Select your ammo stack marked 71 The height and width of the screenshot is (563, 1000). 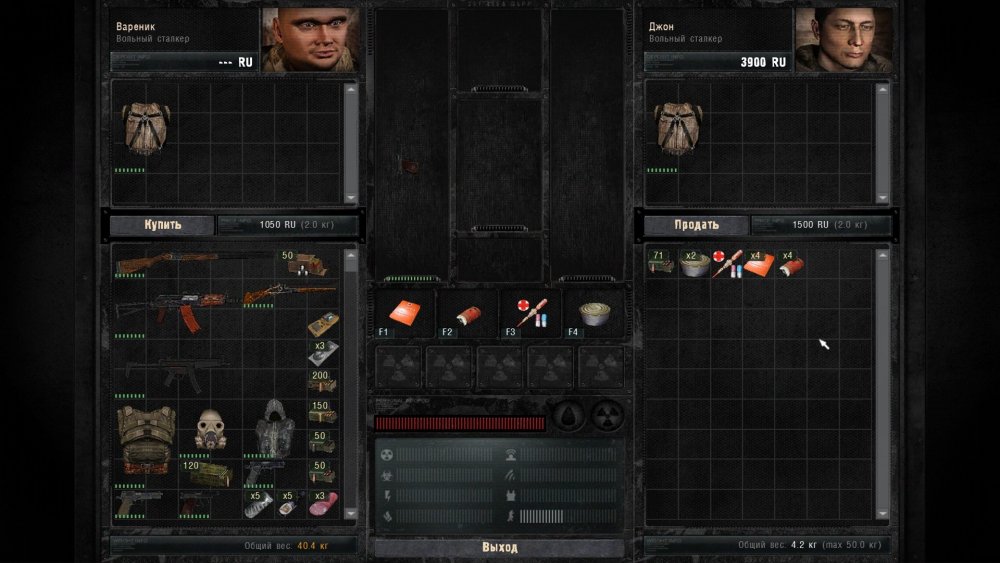tap(660, 263)
